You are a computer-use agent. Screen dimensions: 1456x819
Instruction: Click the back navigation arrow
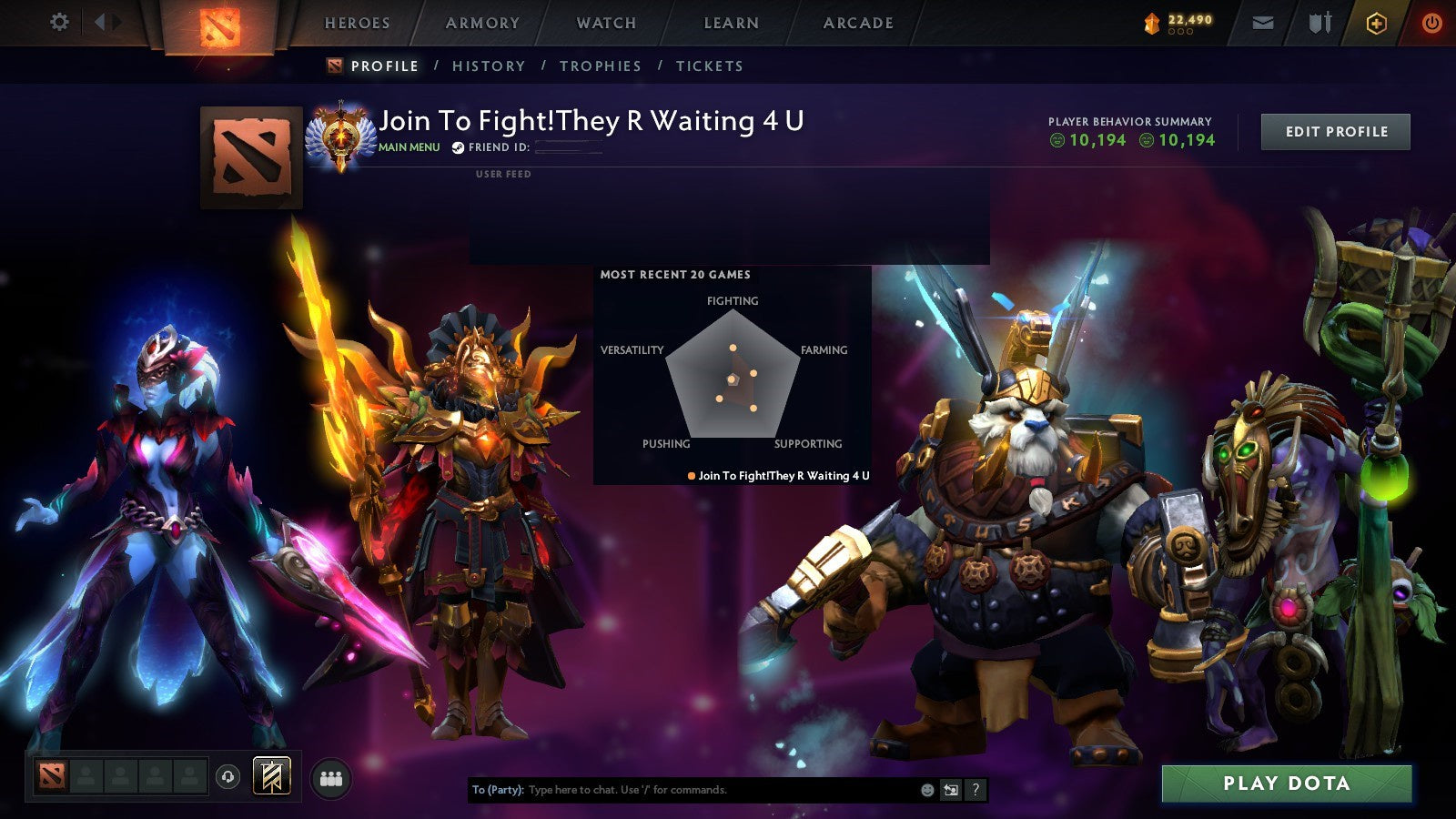[98, 20]
